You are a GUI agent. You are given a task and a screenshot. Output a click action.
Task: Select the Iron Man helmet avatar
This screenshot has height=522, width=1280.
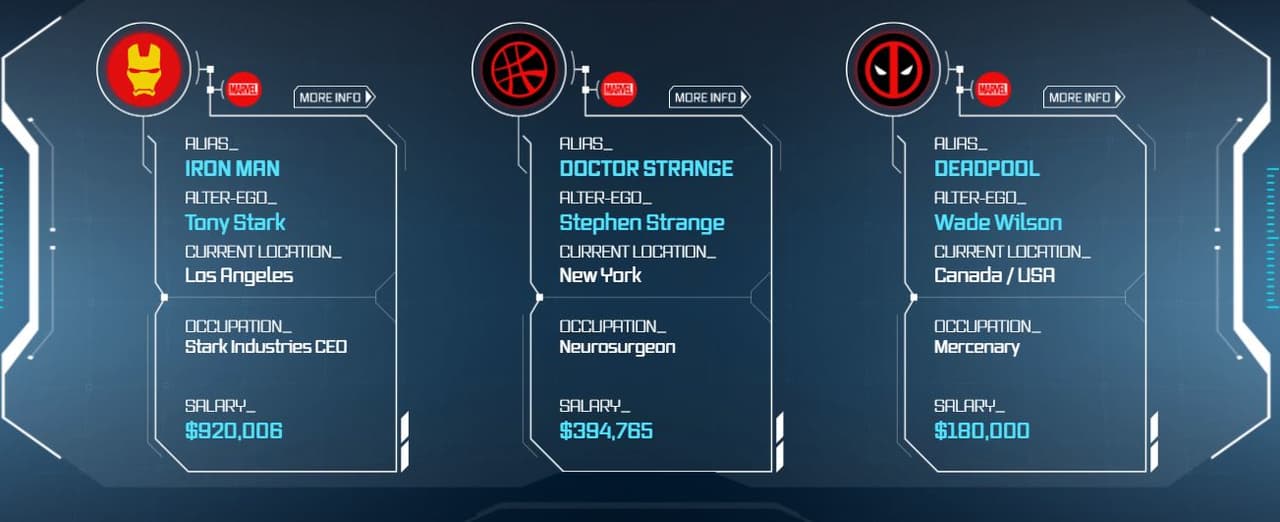(x=144, y=69)
